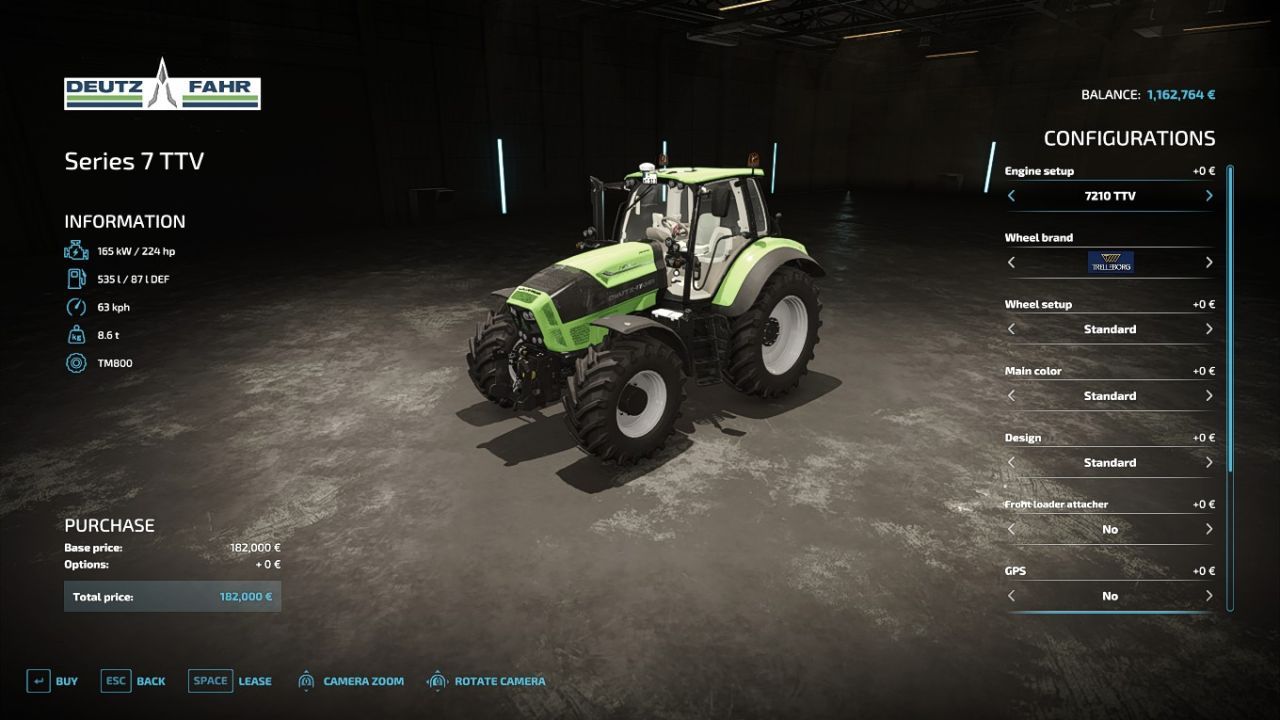
Task: Click the weight icon next to 8.6 t
Action: point(75,334)
